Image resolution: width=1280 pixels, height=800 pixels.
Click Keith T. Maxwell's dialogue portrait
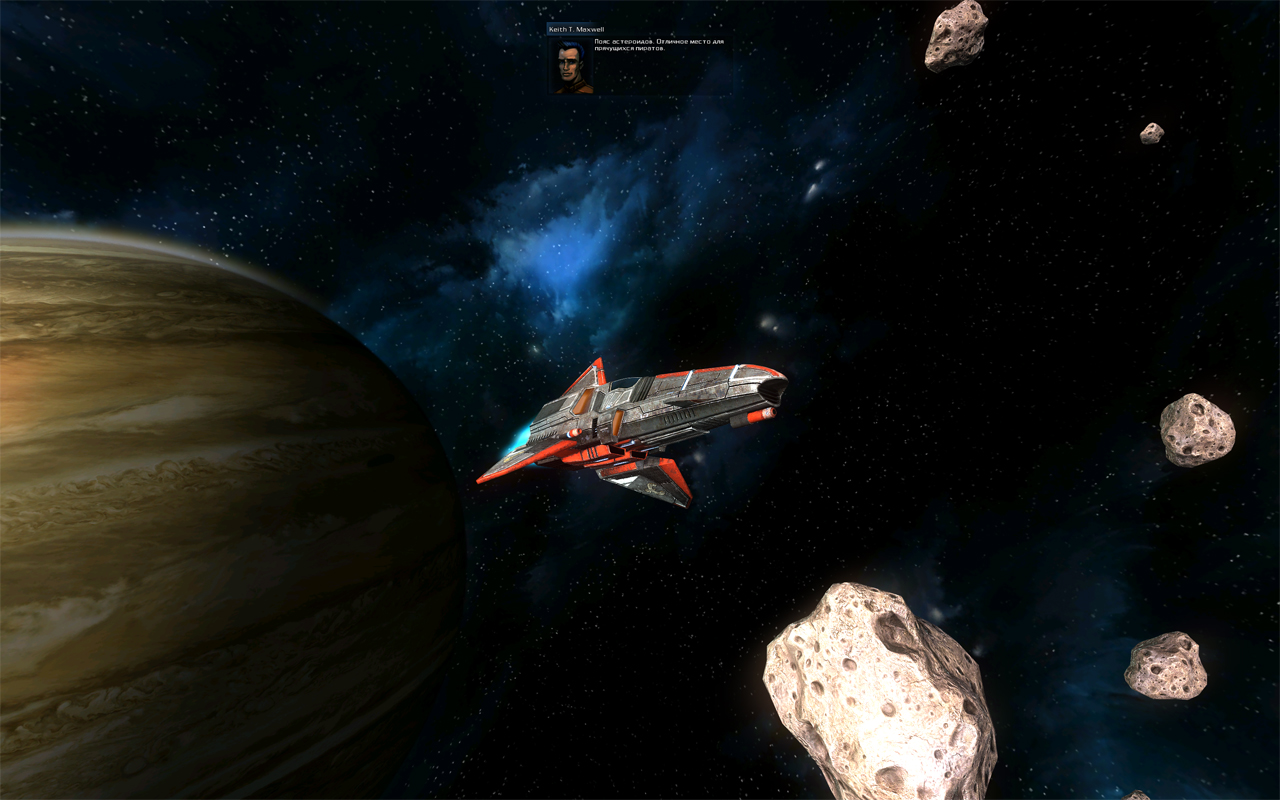572,66
